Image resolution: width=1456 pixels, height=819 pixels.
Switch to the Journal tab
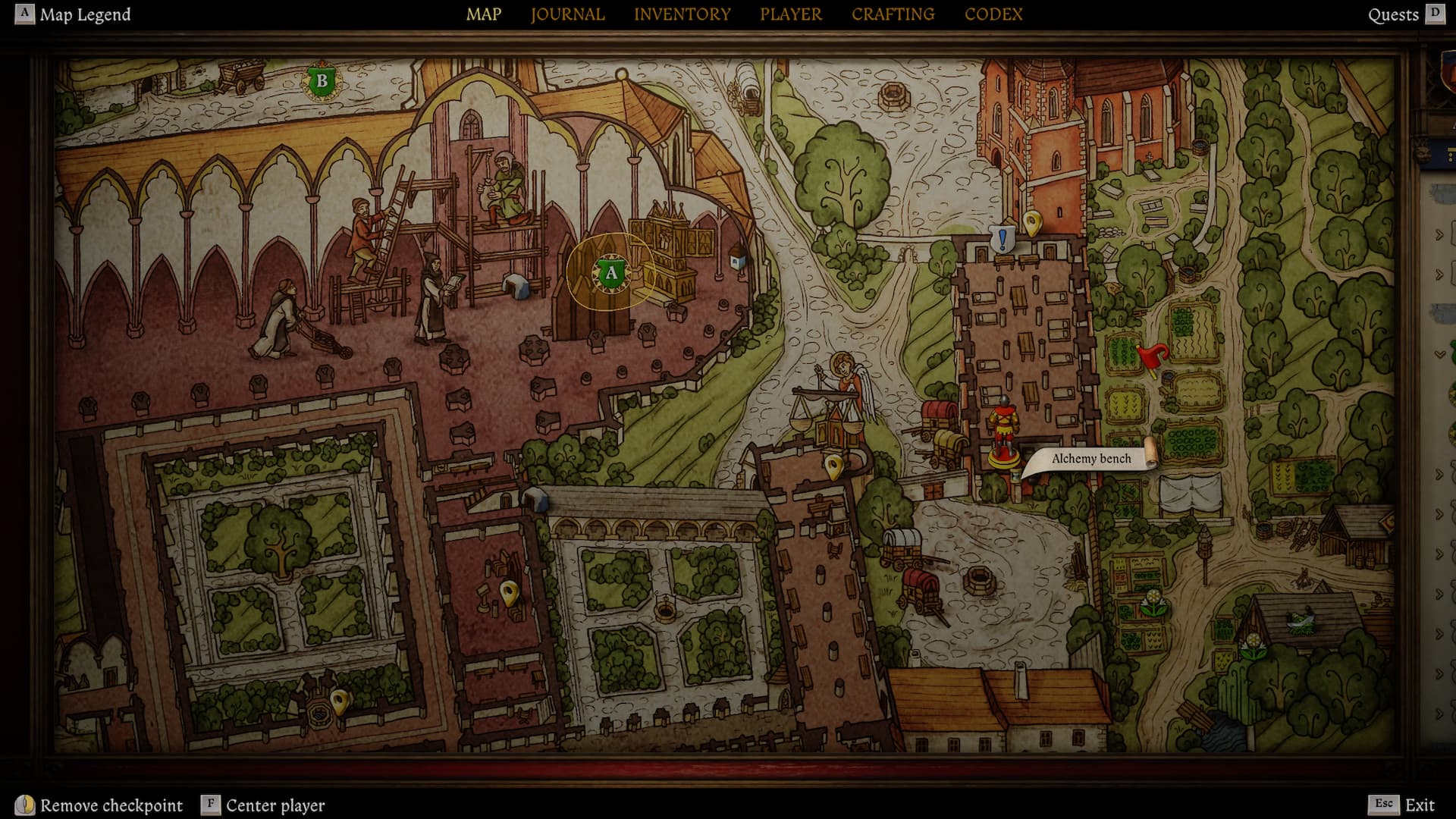point(567,14)
